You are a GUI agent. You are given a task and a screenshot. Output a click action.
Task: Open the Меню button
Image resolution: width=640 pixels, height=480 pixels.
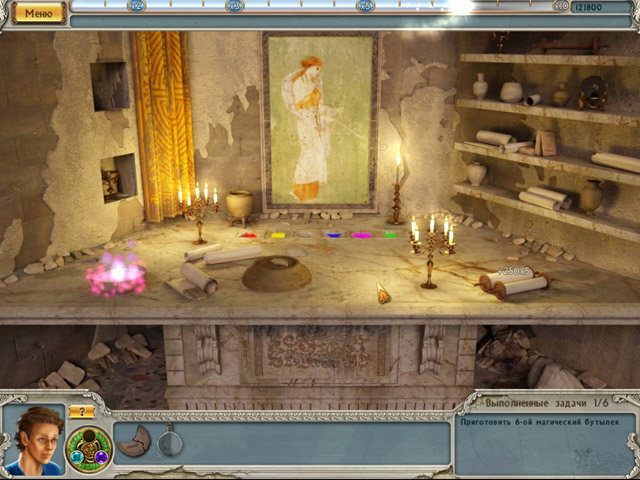pyautogui.click(x=39, y=13)
